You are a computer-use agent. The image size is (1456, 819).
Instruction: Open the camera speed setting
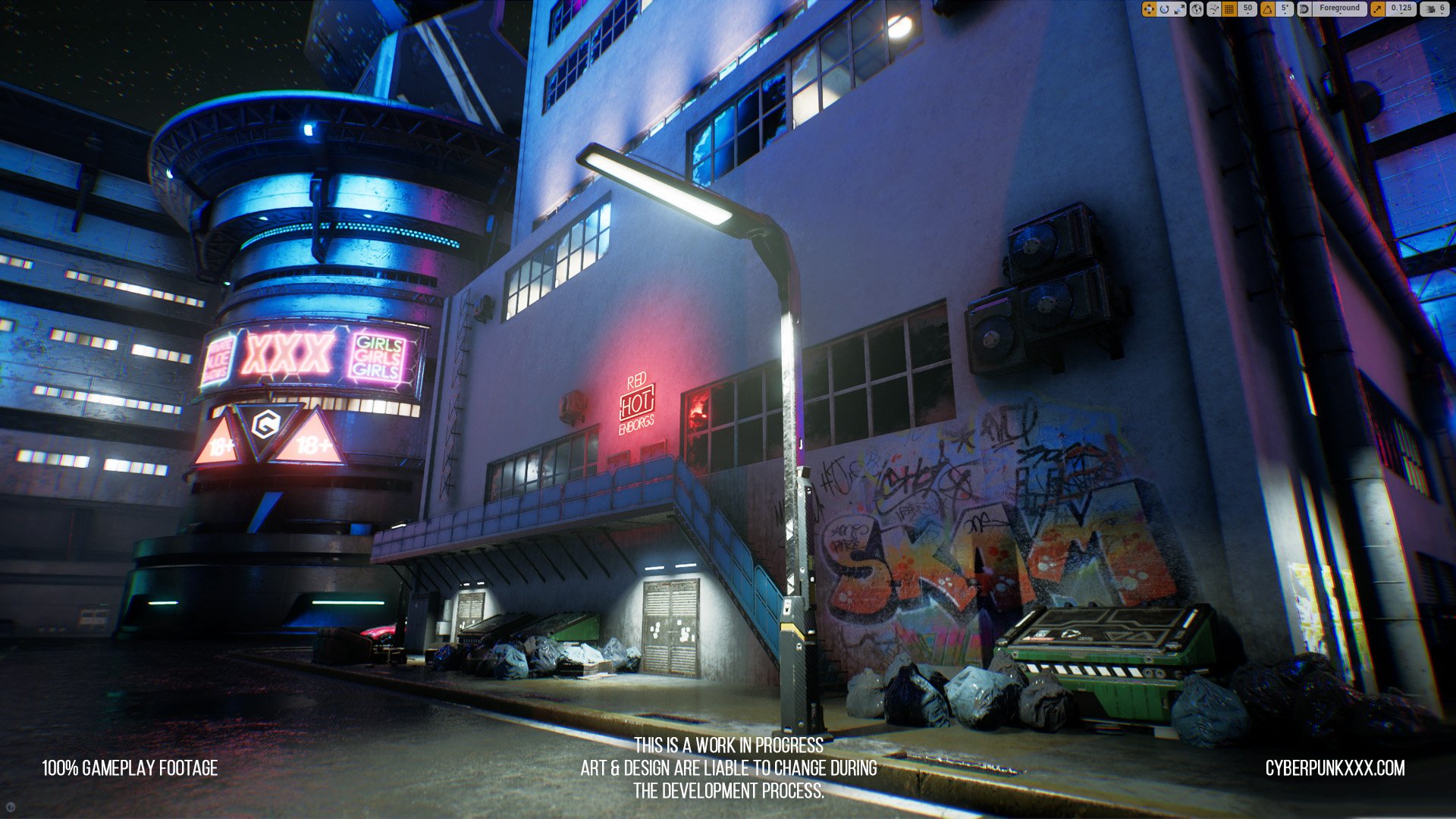pyautogui.click(x=1435, y=9)
